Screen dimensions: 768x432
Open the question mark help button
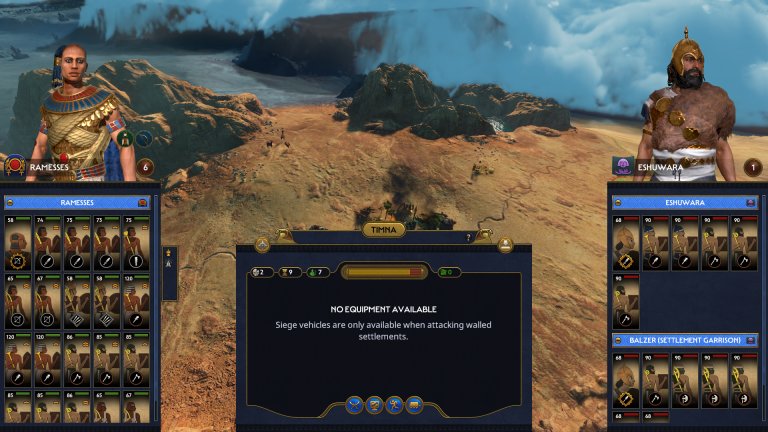click(x=468, y=238)
